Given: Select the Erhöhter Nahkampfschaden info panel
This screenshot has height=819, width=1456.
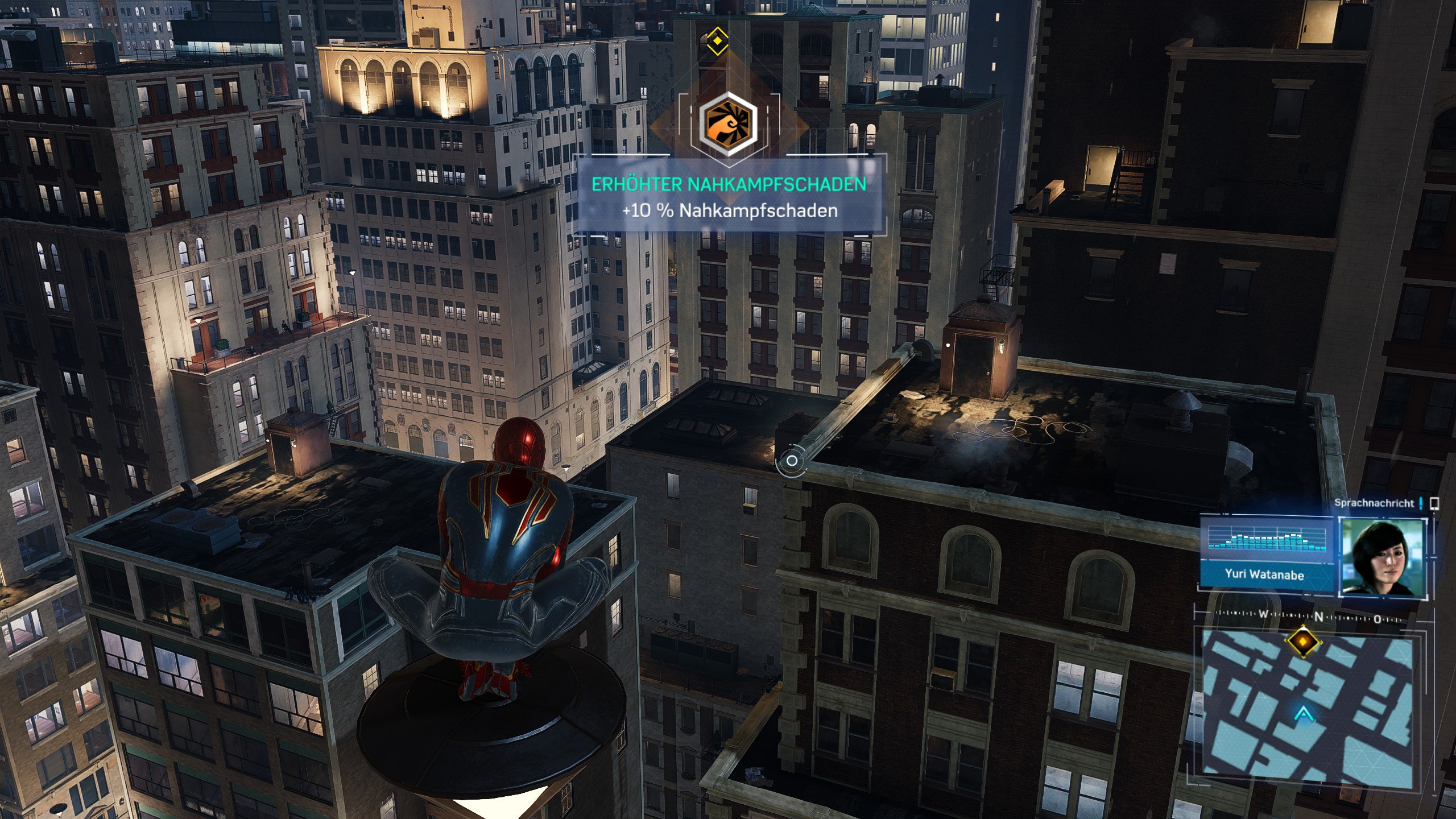Looking at the screenshot, I should coord(729,197).
